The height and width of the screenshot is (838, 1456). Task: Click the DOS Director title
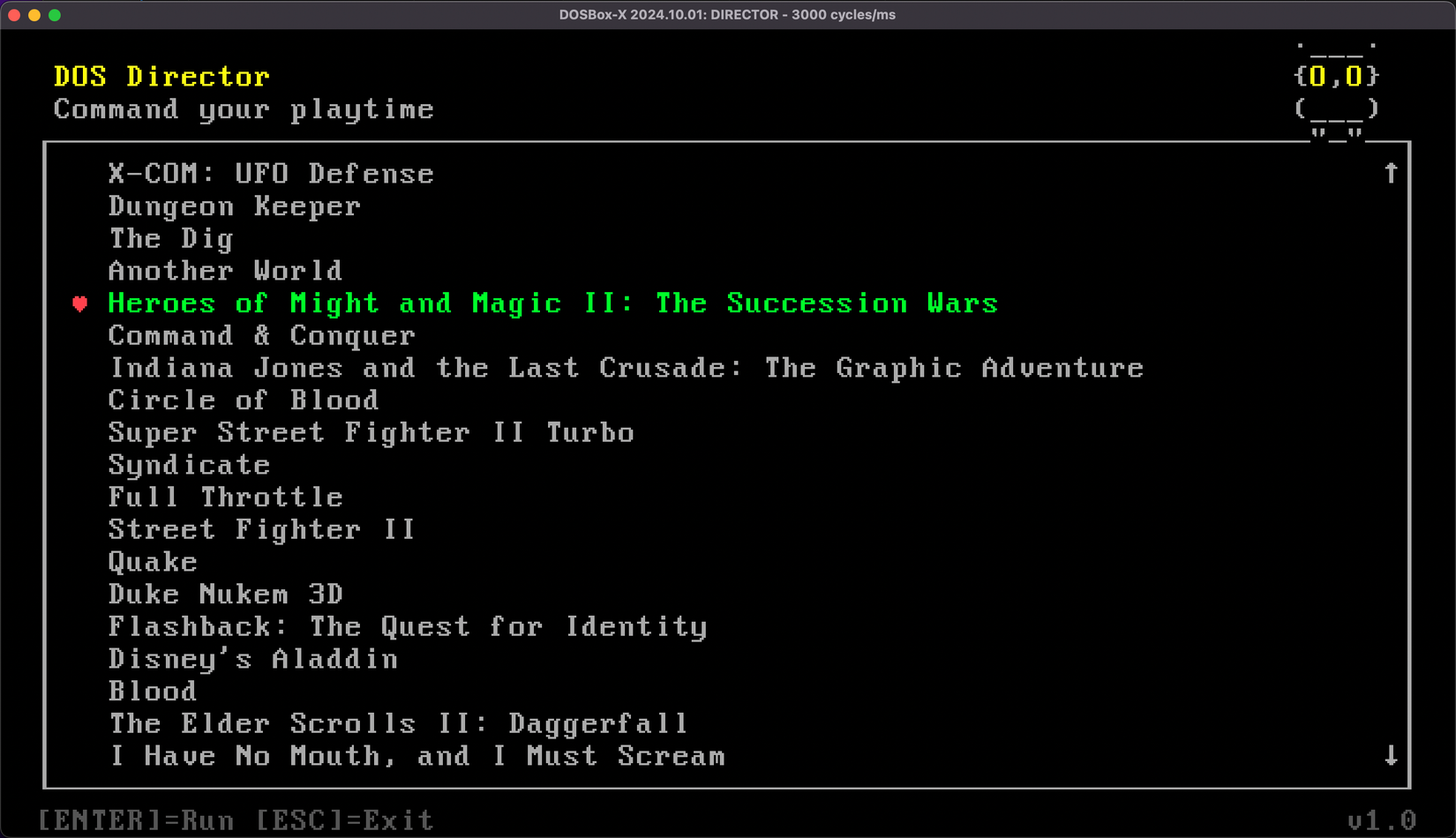pos(162,76)
